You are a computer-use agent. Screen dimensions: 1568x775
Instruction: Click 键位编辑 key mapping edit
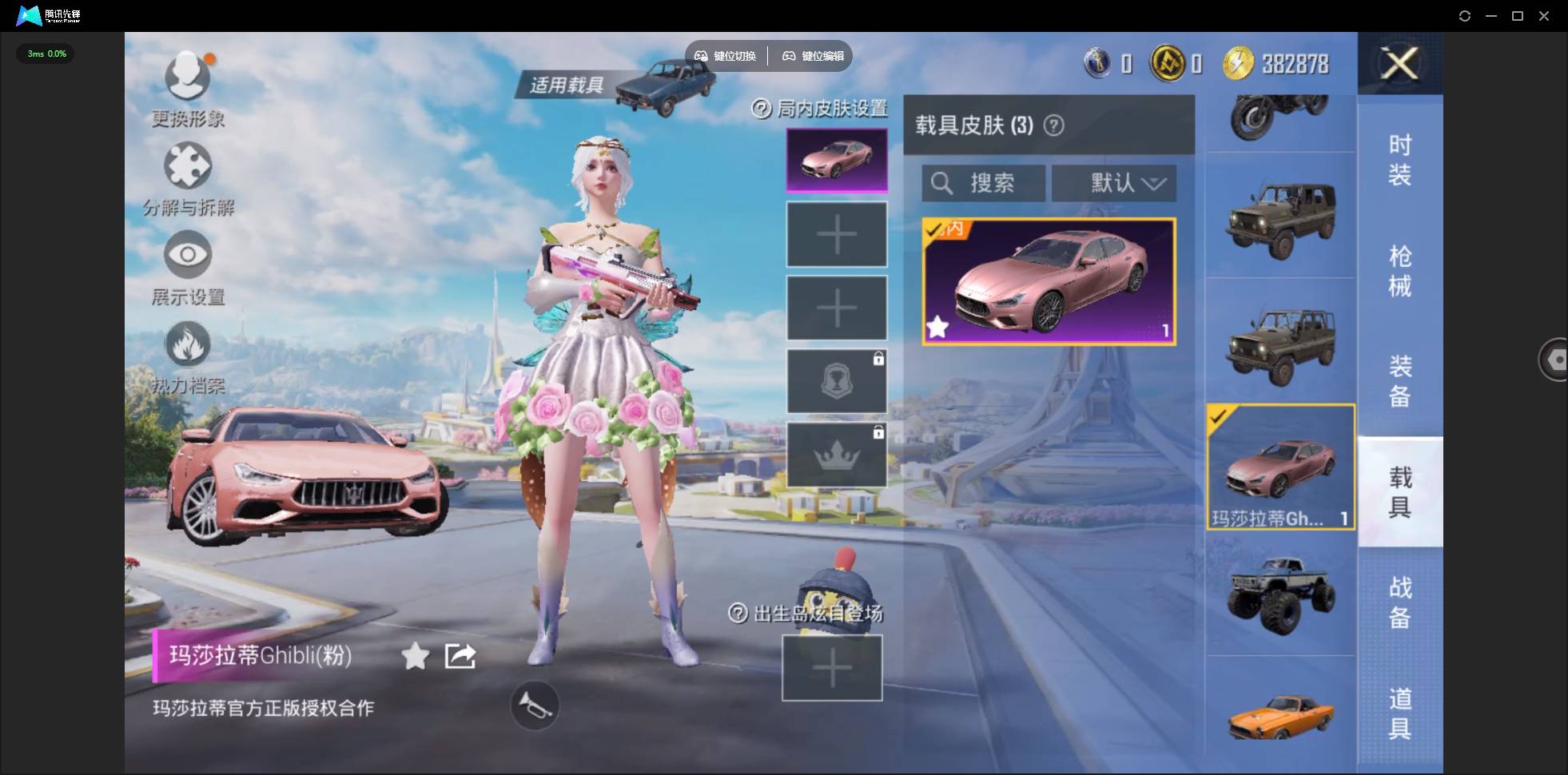814,56
